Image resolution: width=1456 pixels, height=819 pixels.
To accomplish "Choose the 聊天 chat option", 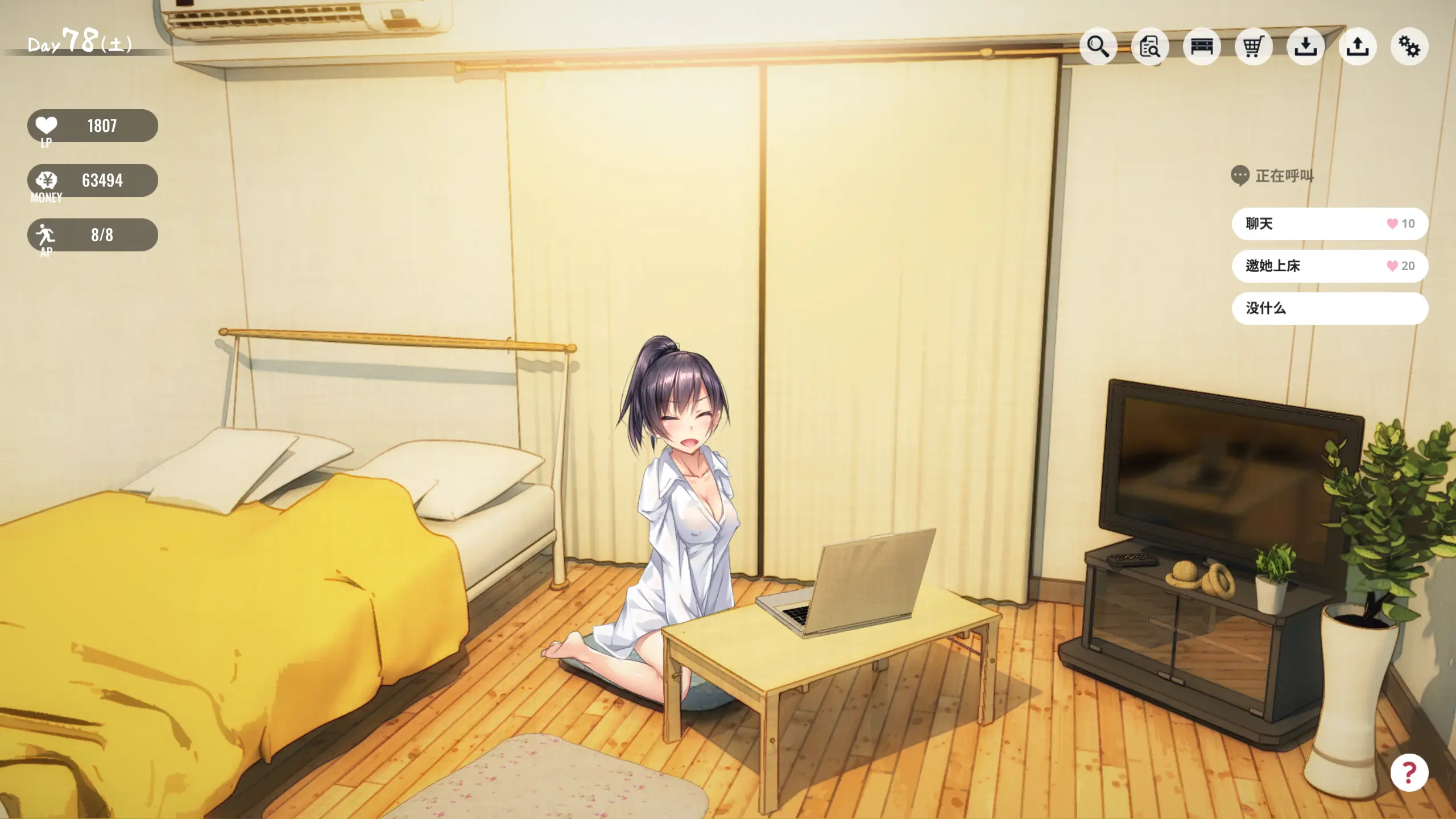I will coord(1329,224).
